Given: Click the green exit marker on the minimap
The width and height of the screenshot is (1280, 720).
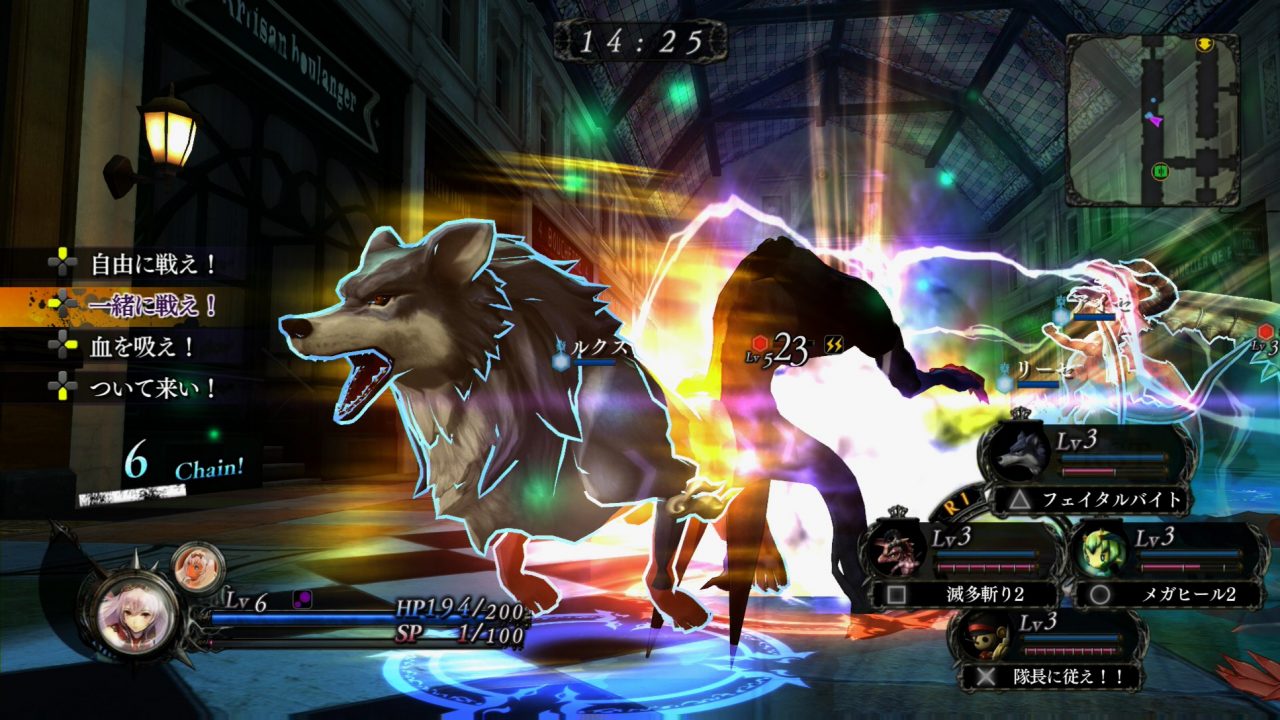Looking at the screenshot, I should coord(1160,171).
